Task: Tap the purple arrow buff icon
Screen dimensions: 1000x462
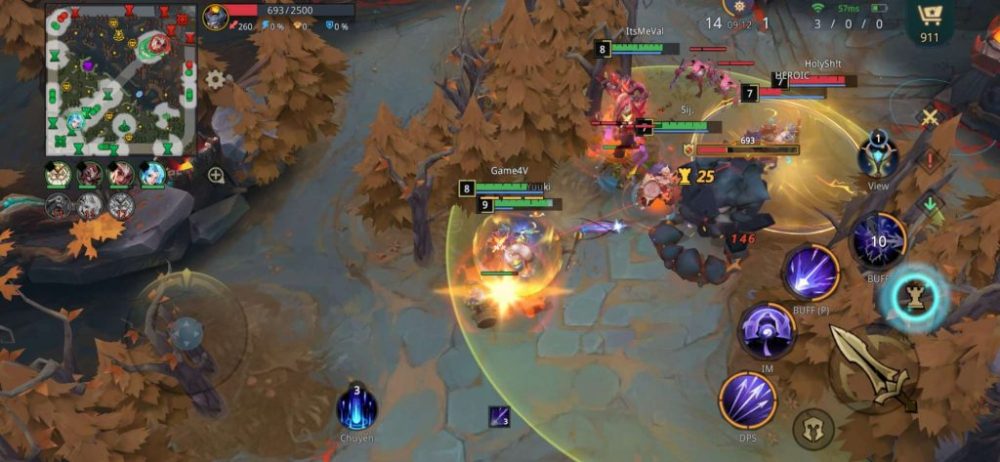Action: tap(499, 417)
